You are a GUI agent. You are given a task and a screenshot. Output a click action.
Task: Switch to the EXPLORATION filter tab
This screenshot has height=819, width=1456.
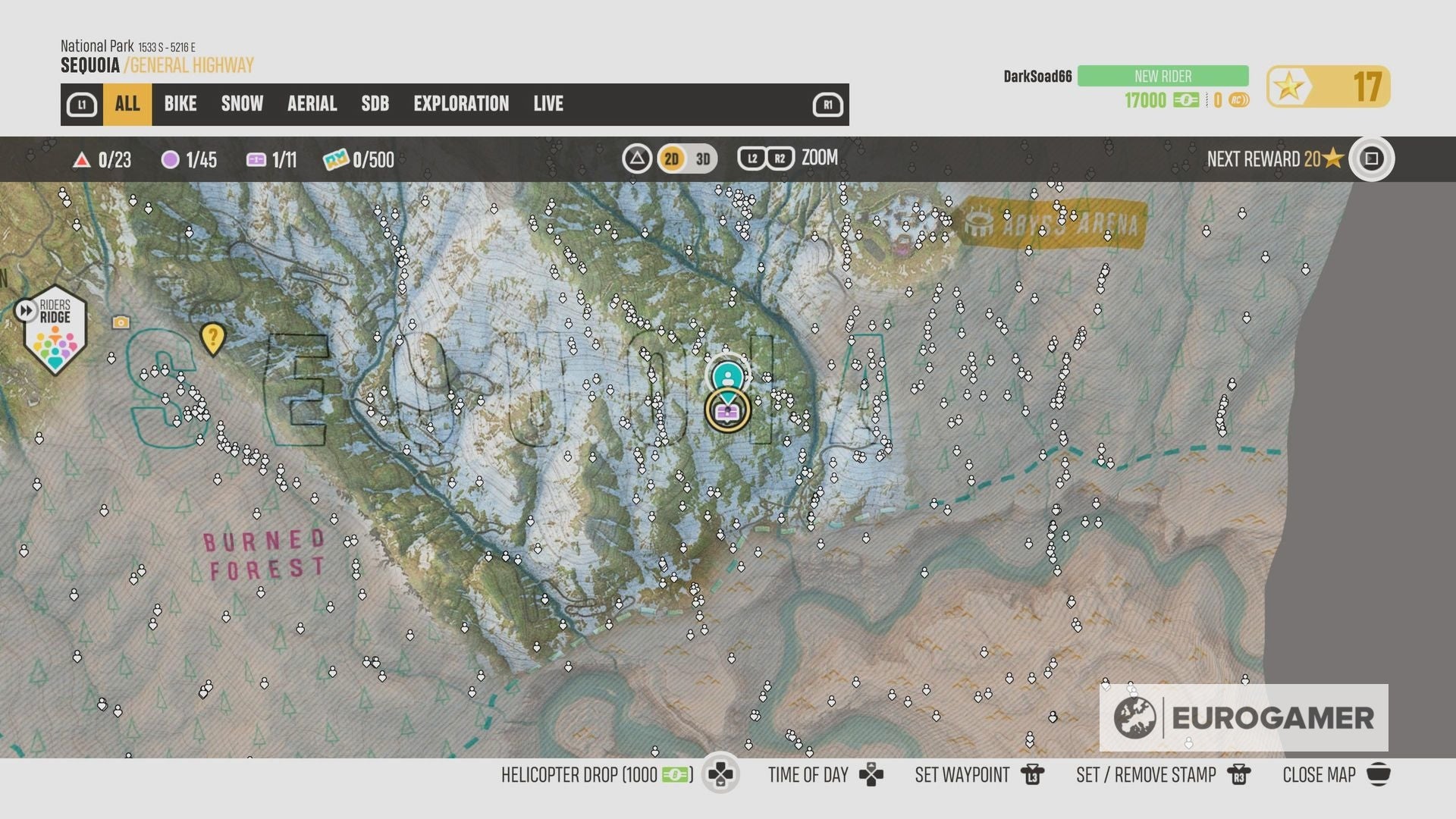pos(461,104)
